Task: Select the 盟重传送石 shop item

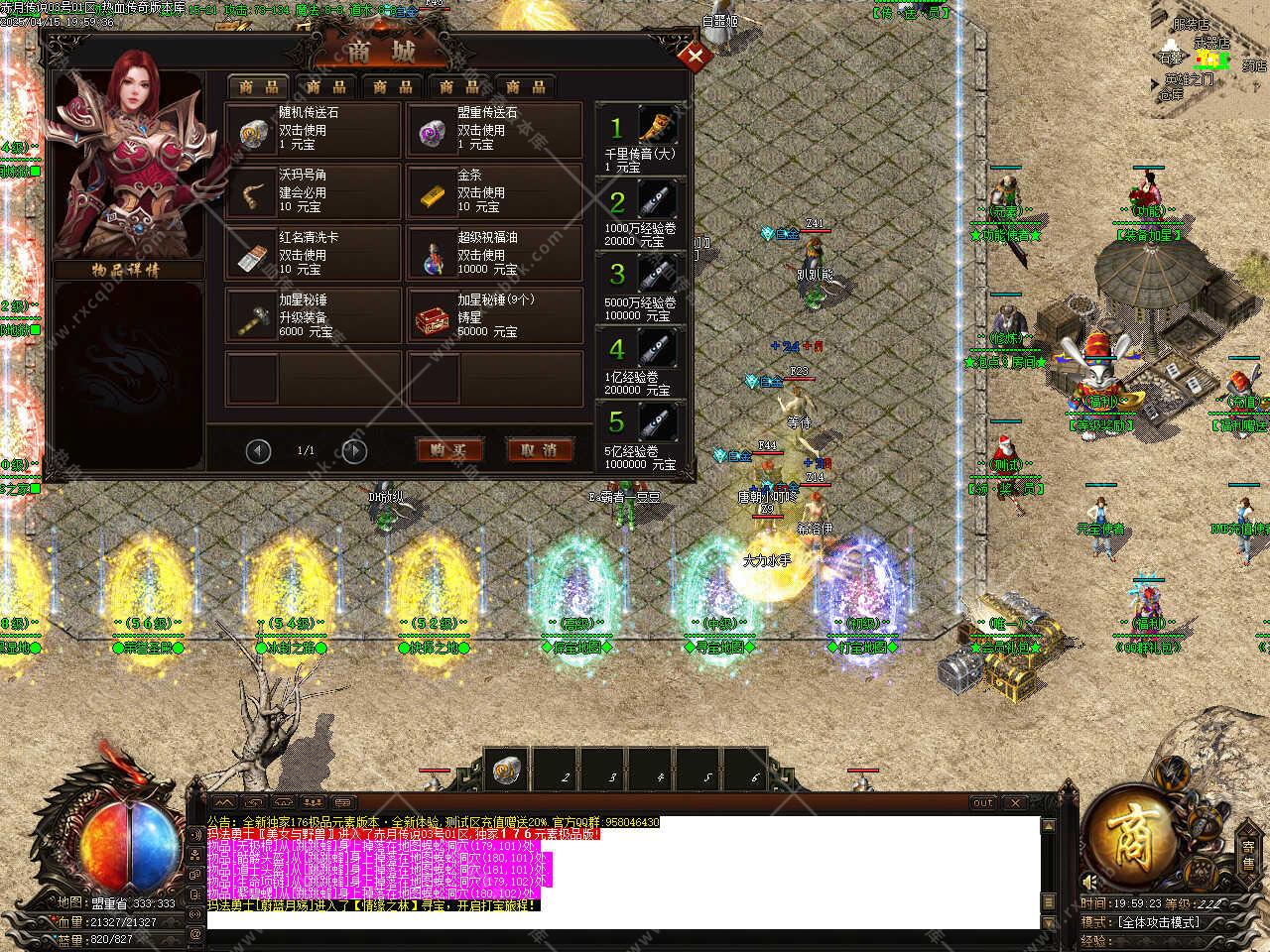Action: [x=493, y=130]
